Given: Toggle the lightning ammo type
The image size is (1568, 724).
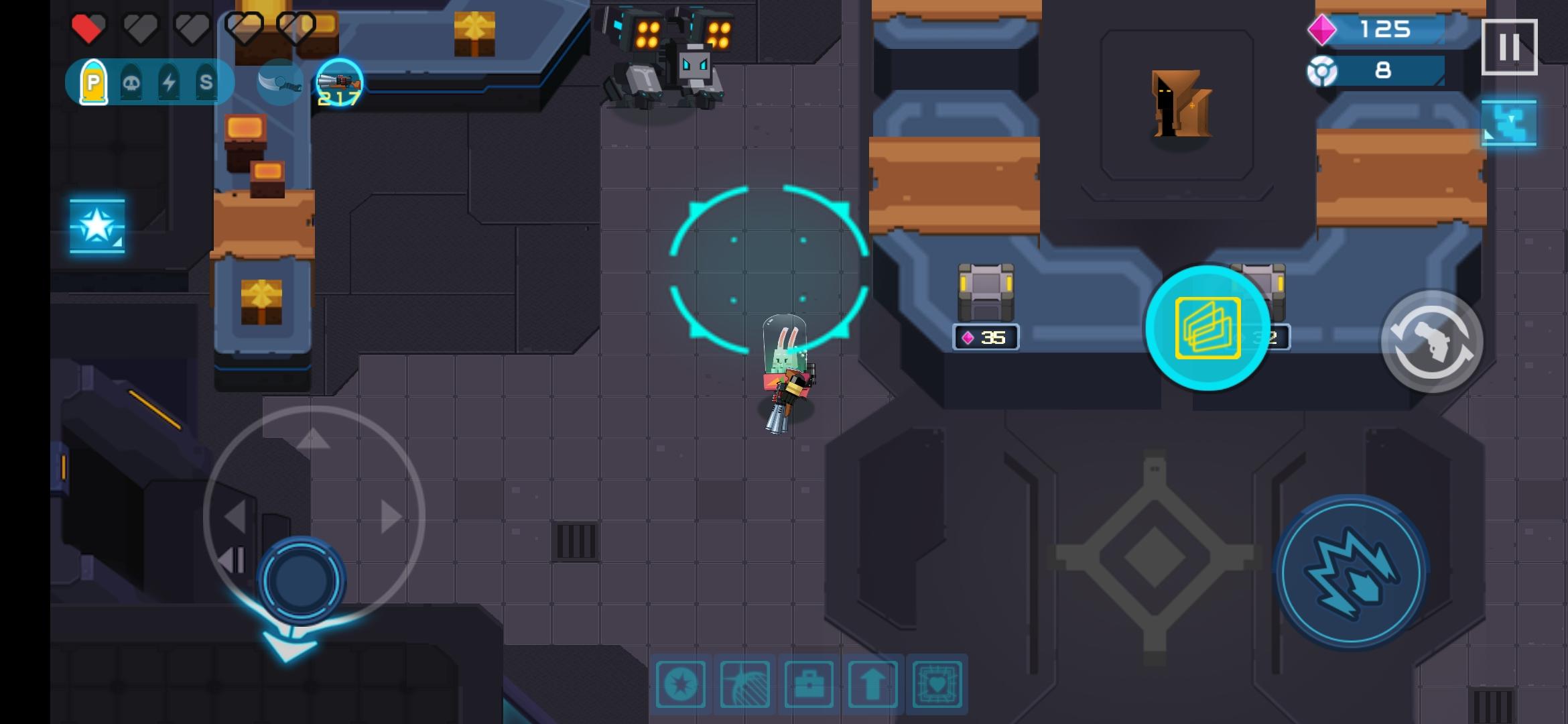Looking at the screenshot, I should click(170, 82).
